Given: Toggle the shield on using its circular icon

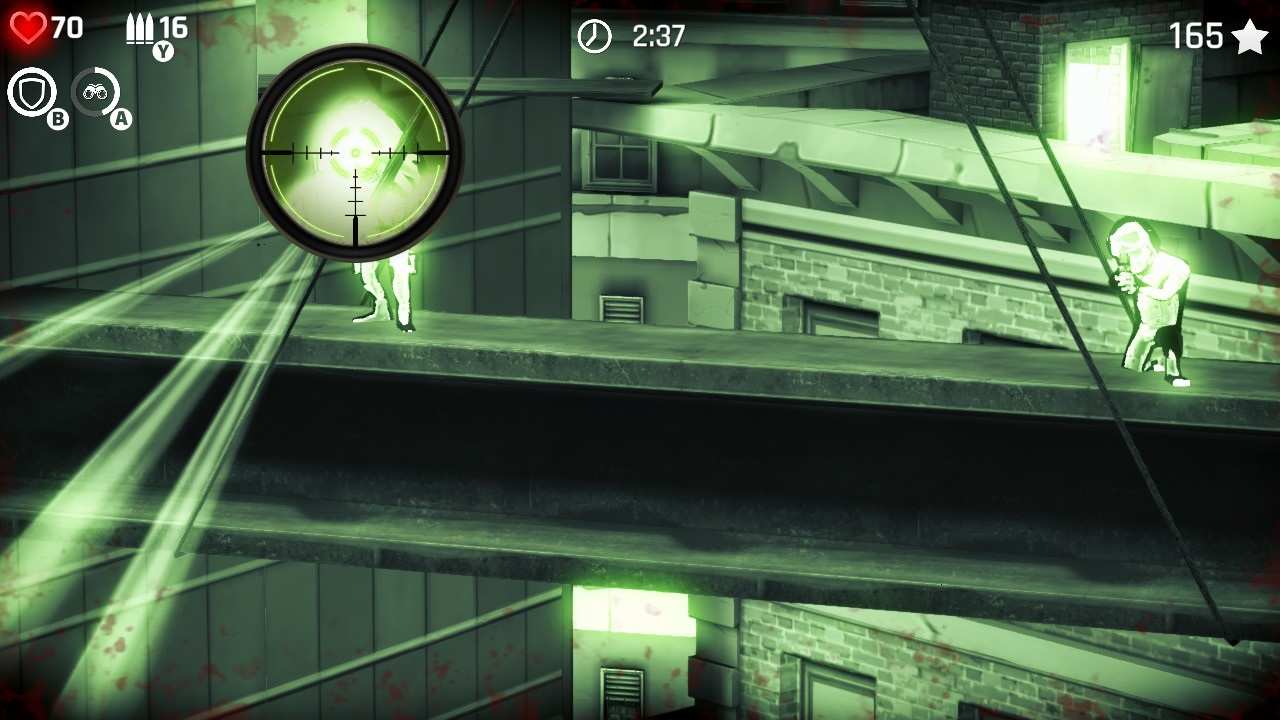Looking at the screenshot, I should click(x=31, y=93).
